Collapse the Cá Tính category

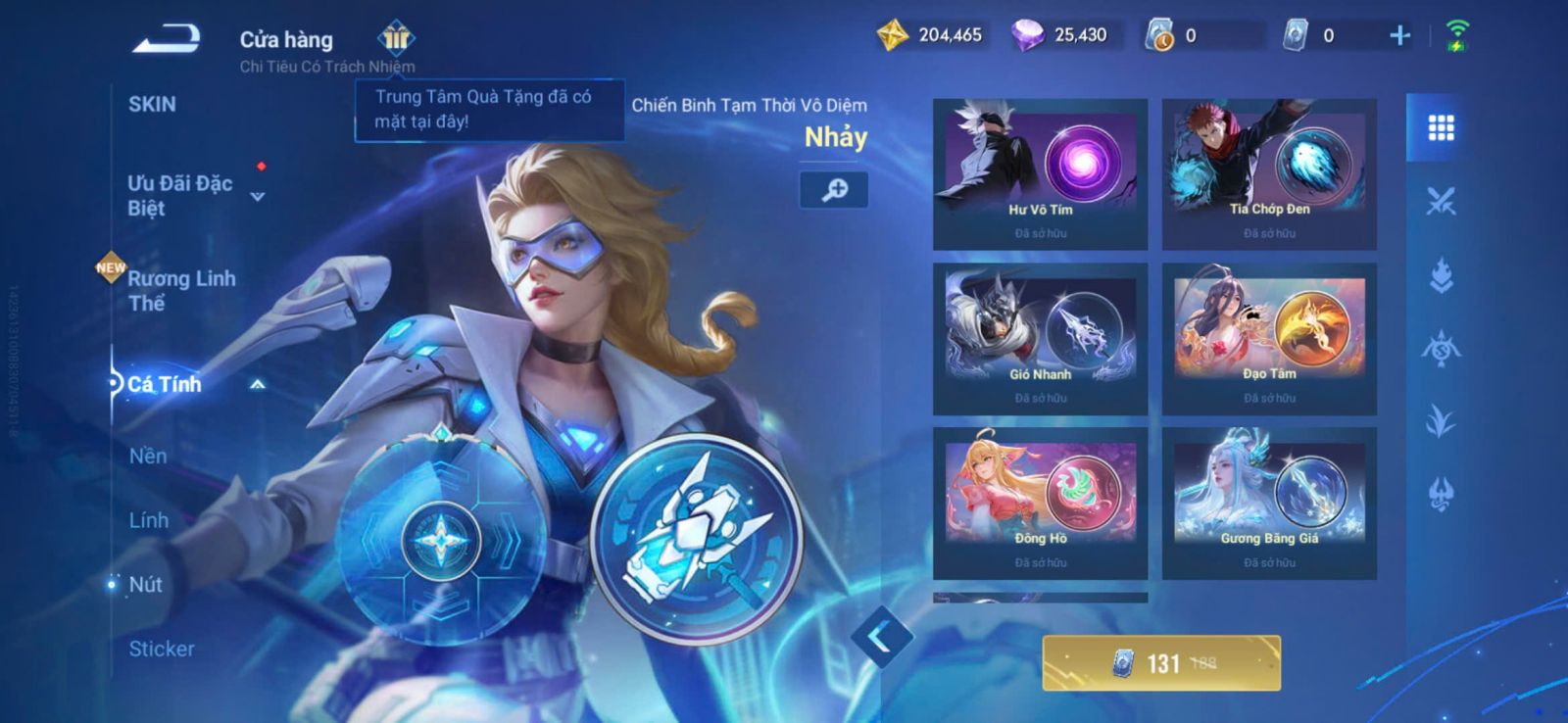(x=257, y=385)
